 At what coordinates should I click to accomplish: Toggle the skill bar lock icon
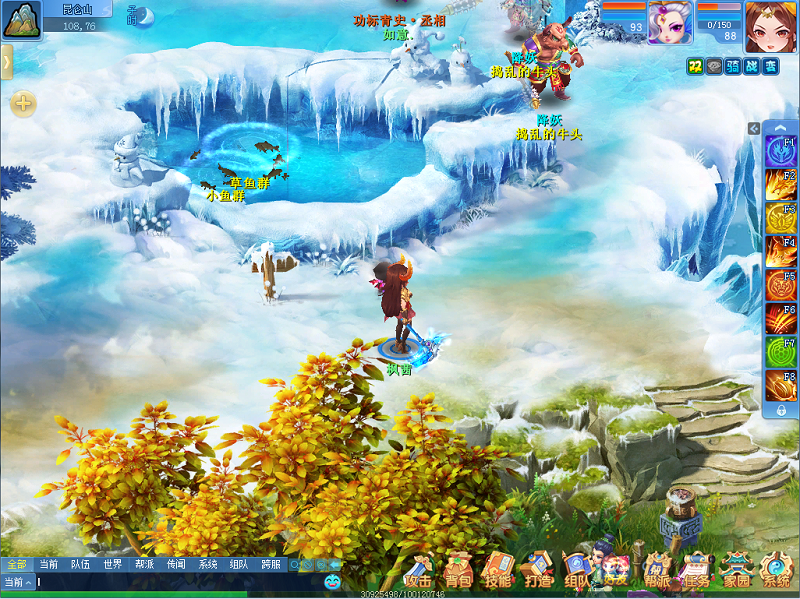[780, 410]
